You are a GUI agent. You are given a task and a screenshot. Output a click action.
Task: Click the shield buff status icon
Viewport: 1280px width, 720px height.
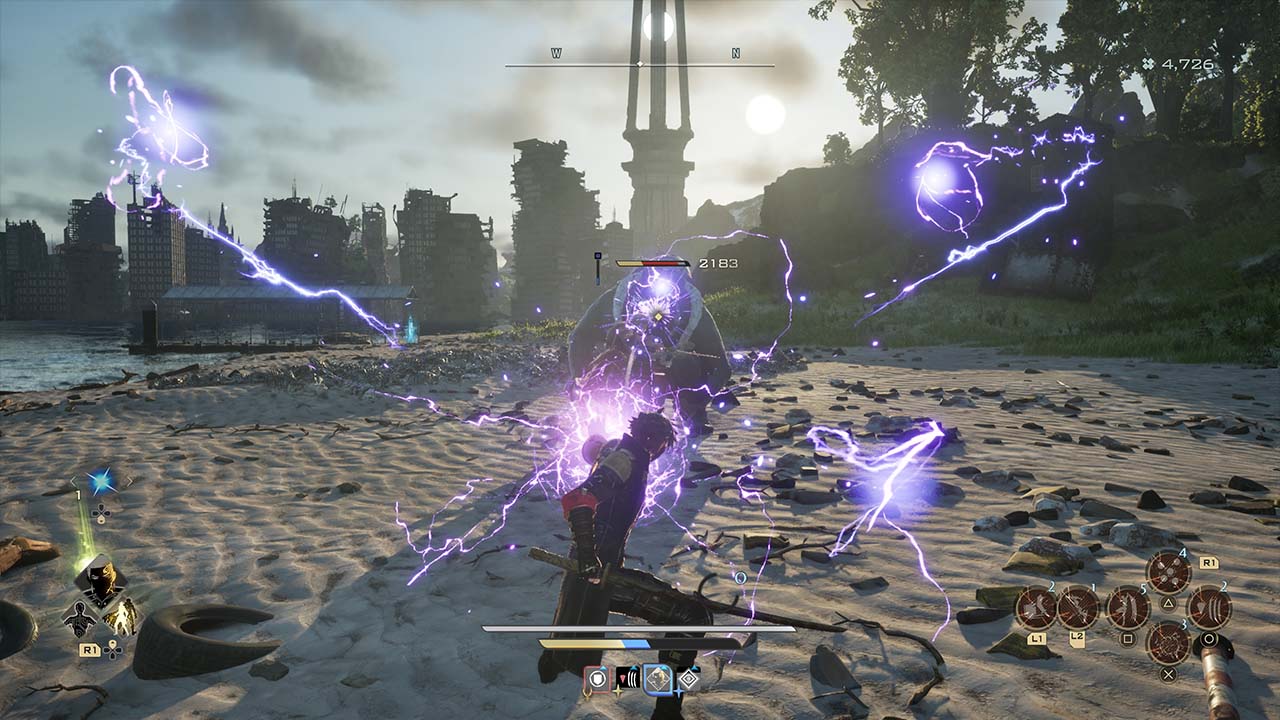(x=597, y=680)
